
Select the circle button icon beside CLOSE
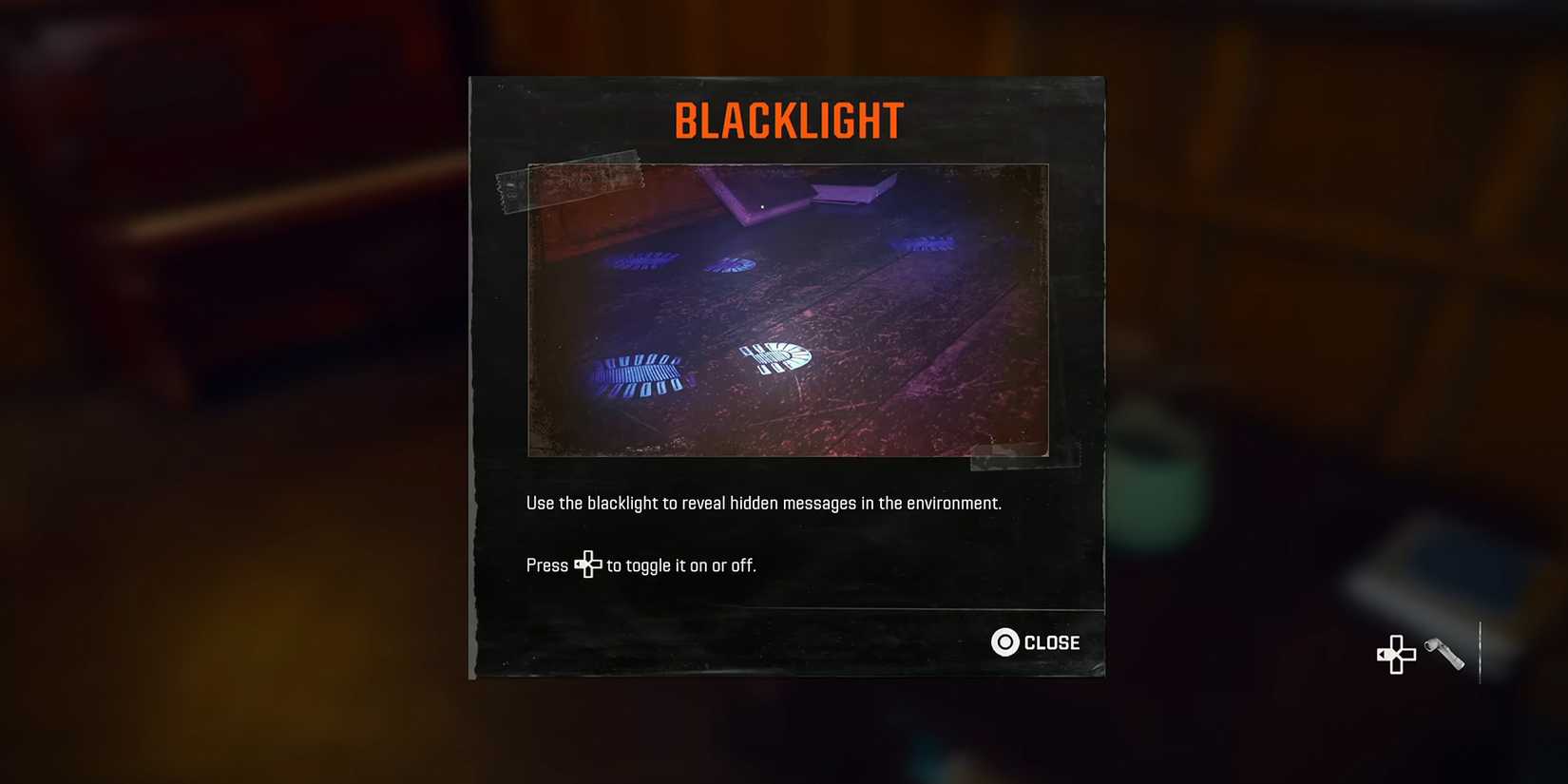pyautogui.click(x=1004, y=642)
